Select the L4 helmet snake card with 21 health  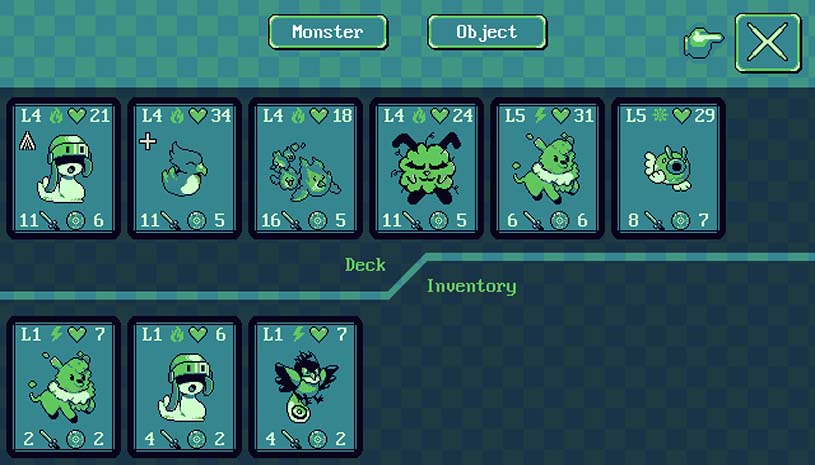tap(64, 168)
